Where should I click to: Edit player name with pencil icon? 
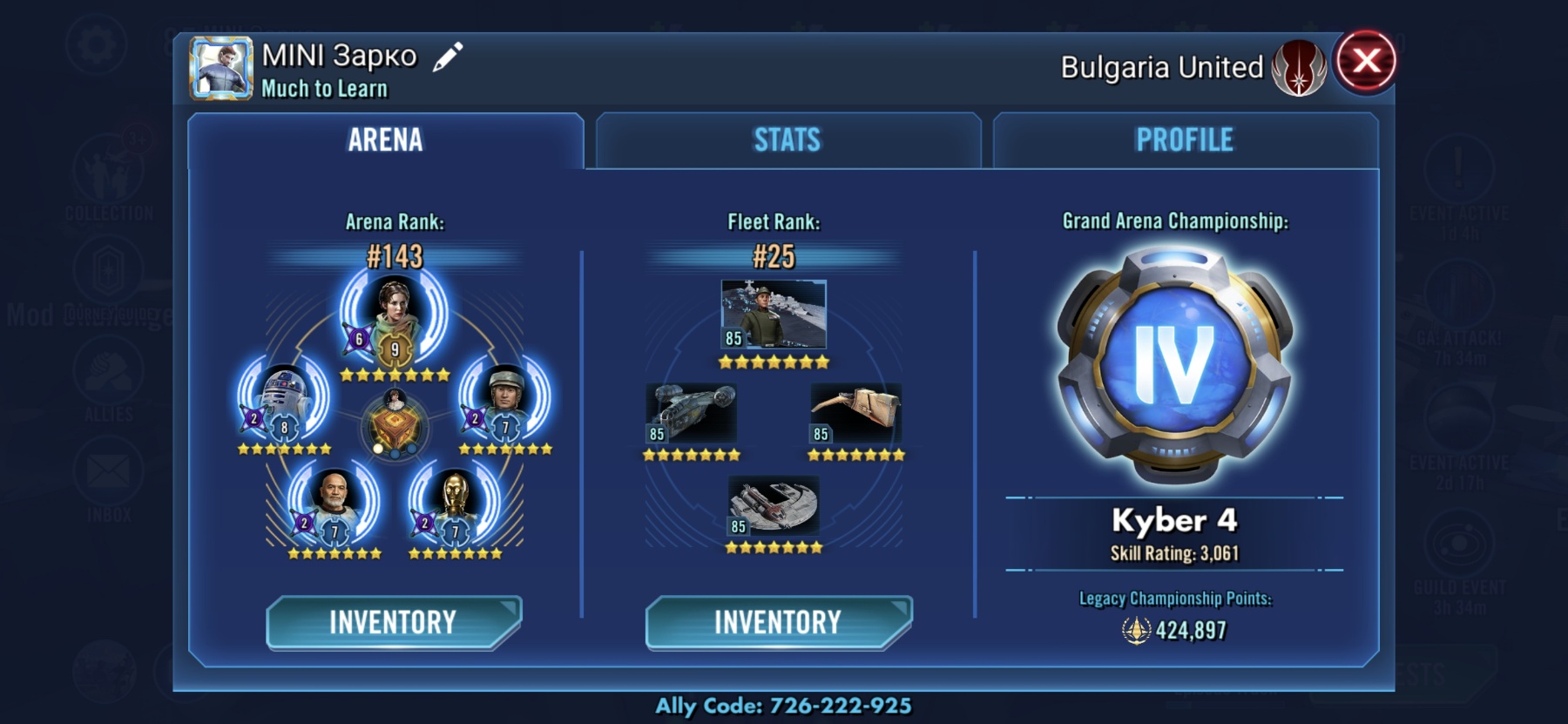tap(448, 58)
